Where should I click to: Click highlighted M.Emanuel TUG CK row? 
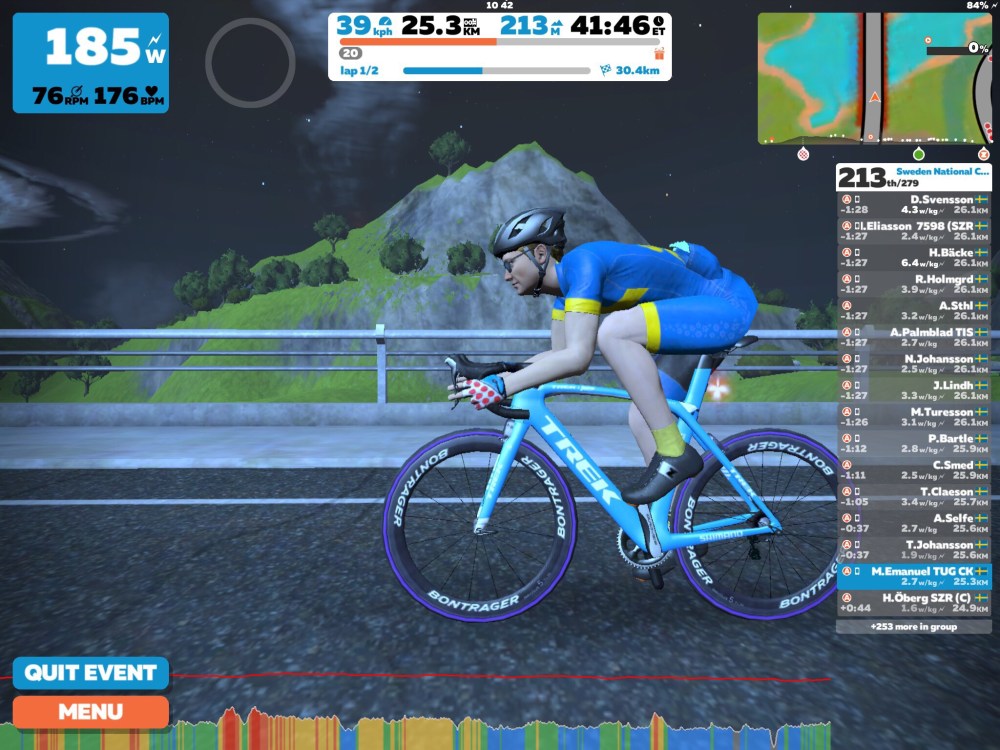click(x=913, y=576)
